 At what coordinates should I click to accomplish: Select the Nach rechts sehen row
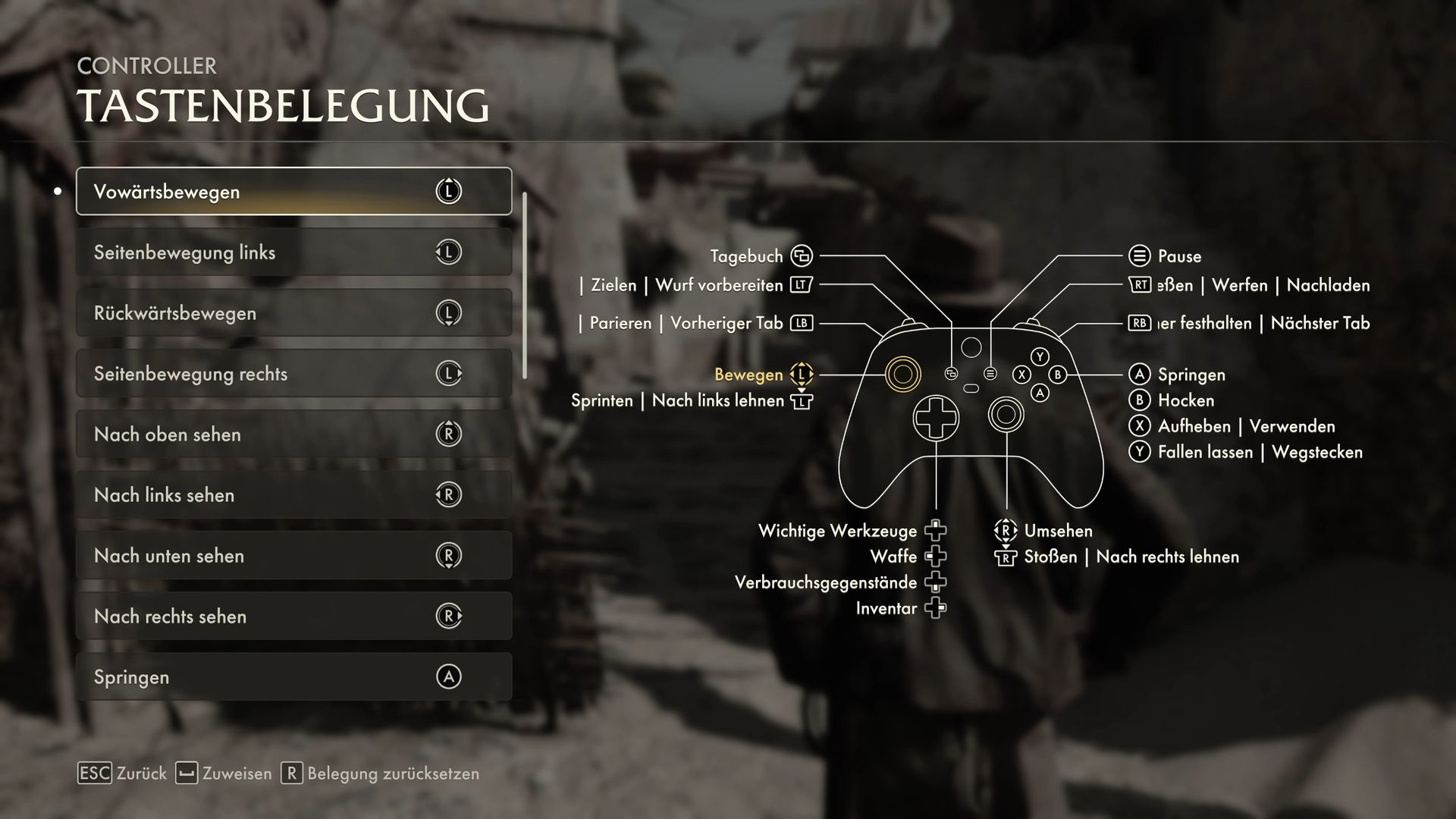coord(293,616)
